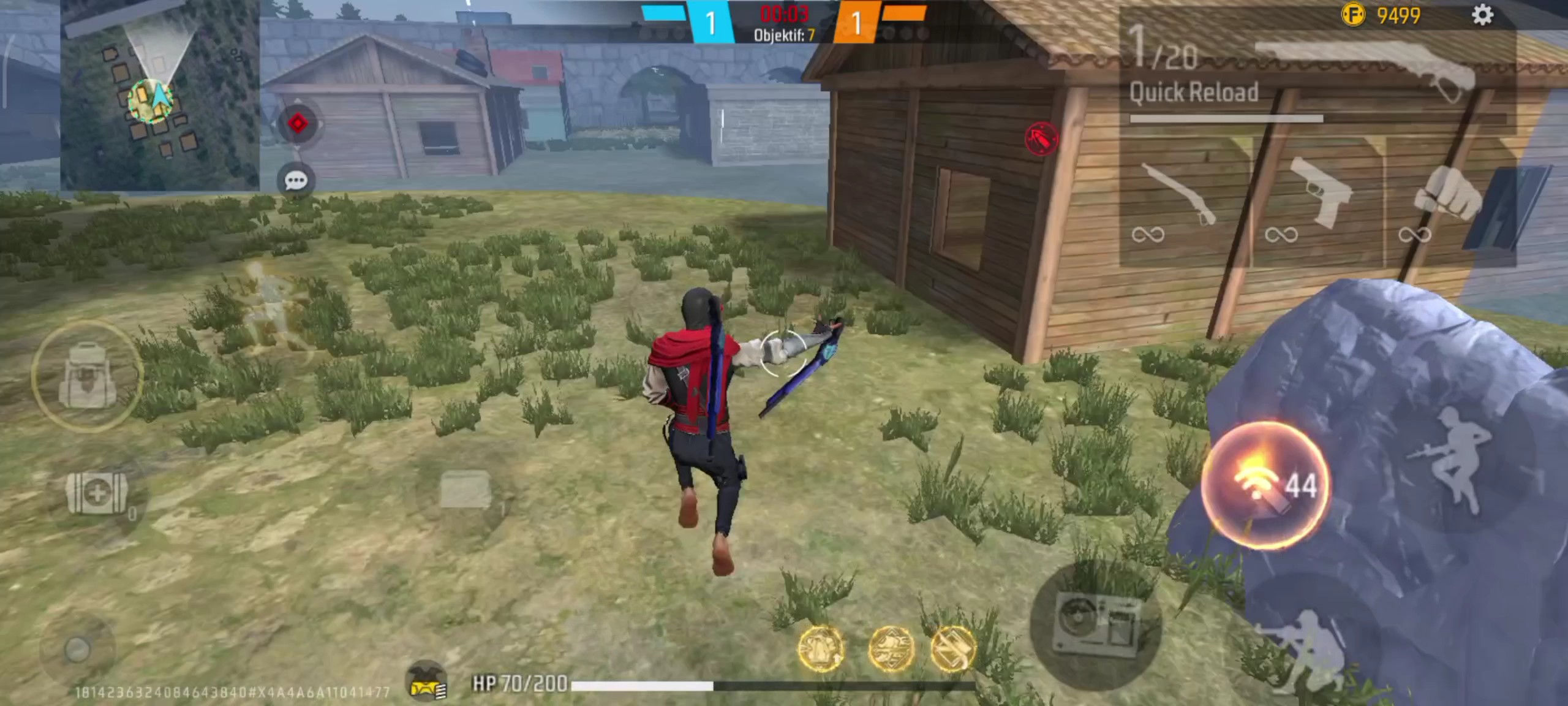Tap the red grenade indicator icon
This screenshot has height=706, width=1568.
(1041, 139)
